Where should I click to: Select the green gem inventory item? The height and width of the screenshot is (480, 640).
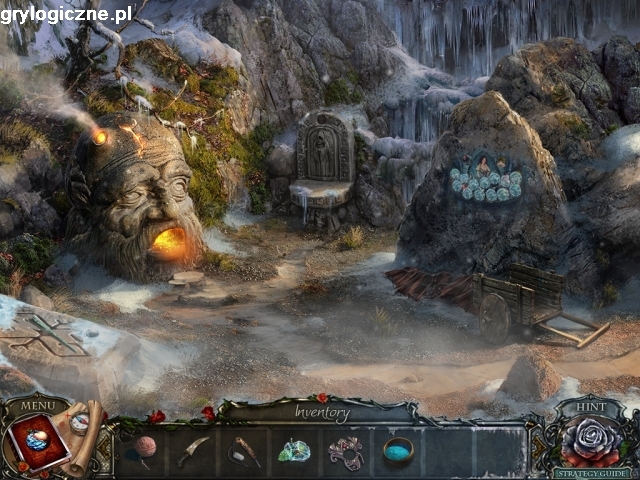[294, 451]
